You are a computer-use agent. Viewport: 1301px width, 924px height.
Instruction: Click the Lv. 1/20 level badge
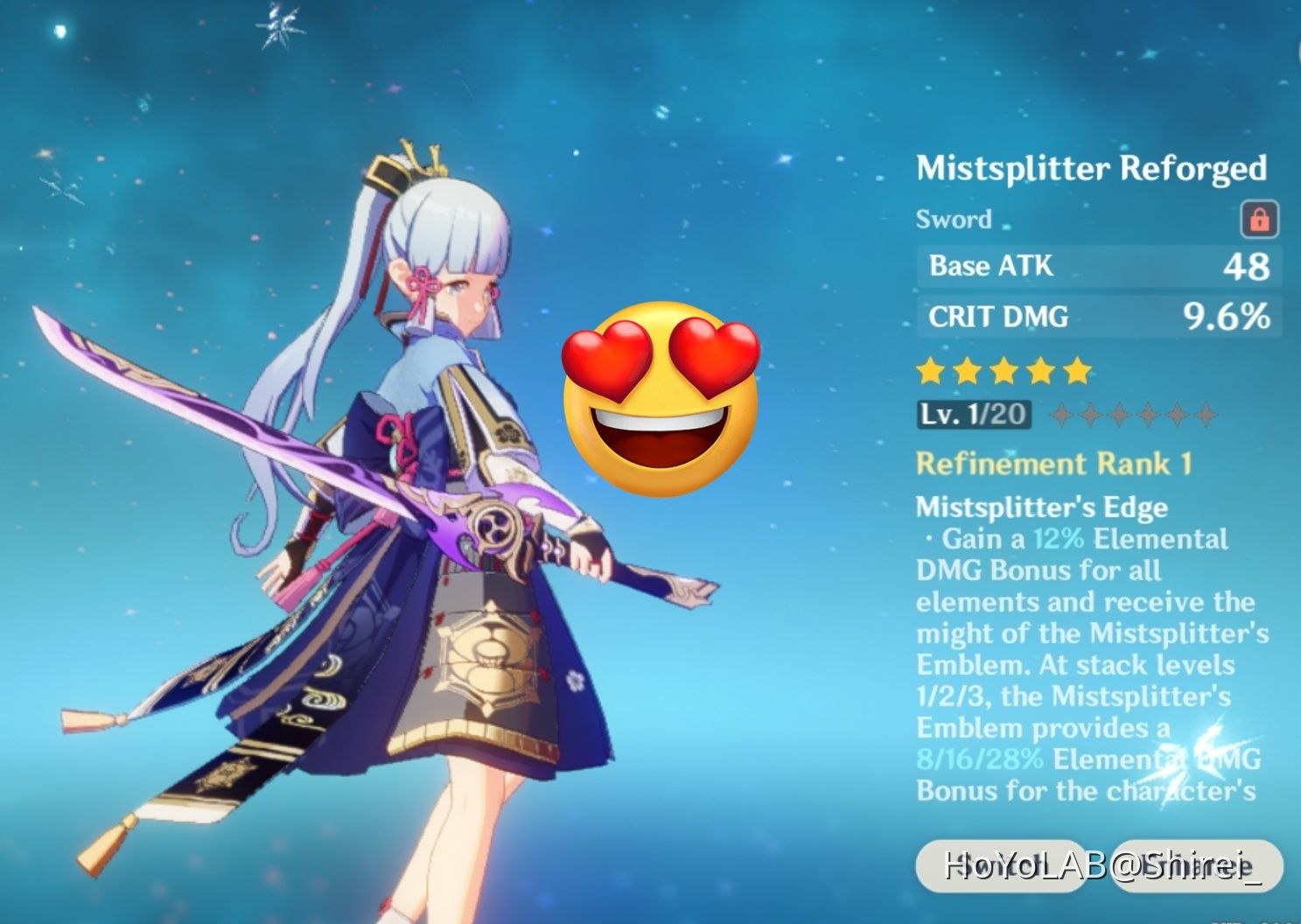tap(974, 414)
